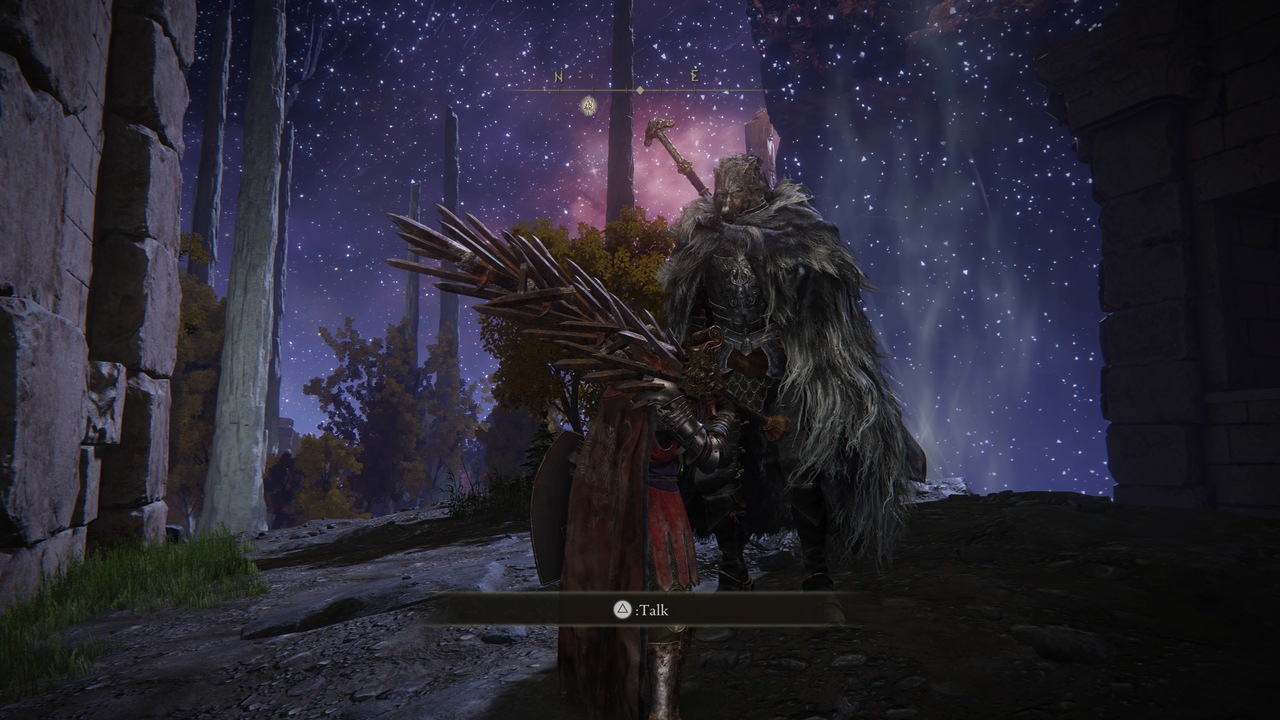This screenshot has height=720, width=1280.
Task: Click the compass tick mark right of E
Action: point(727,90)
